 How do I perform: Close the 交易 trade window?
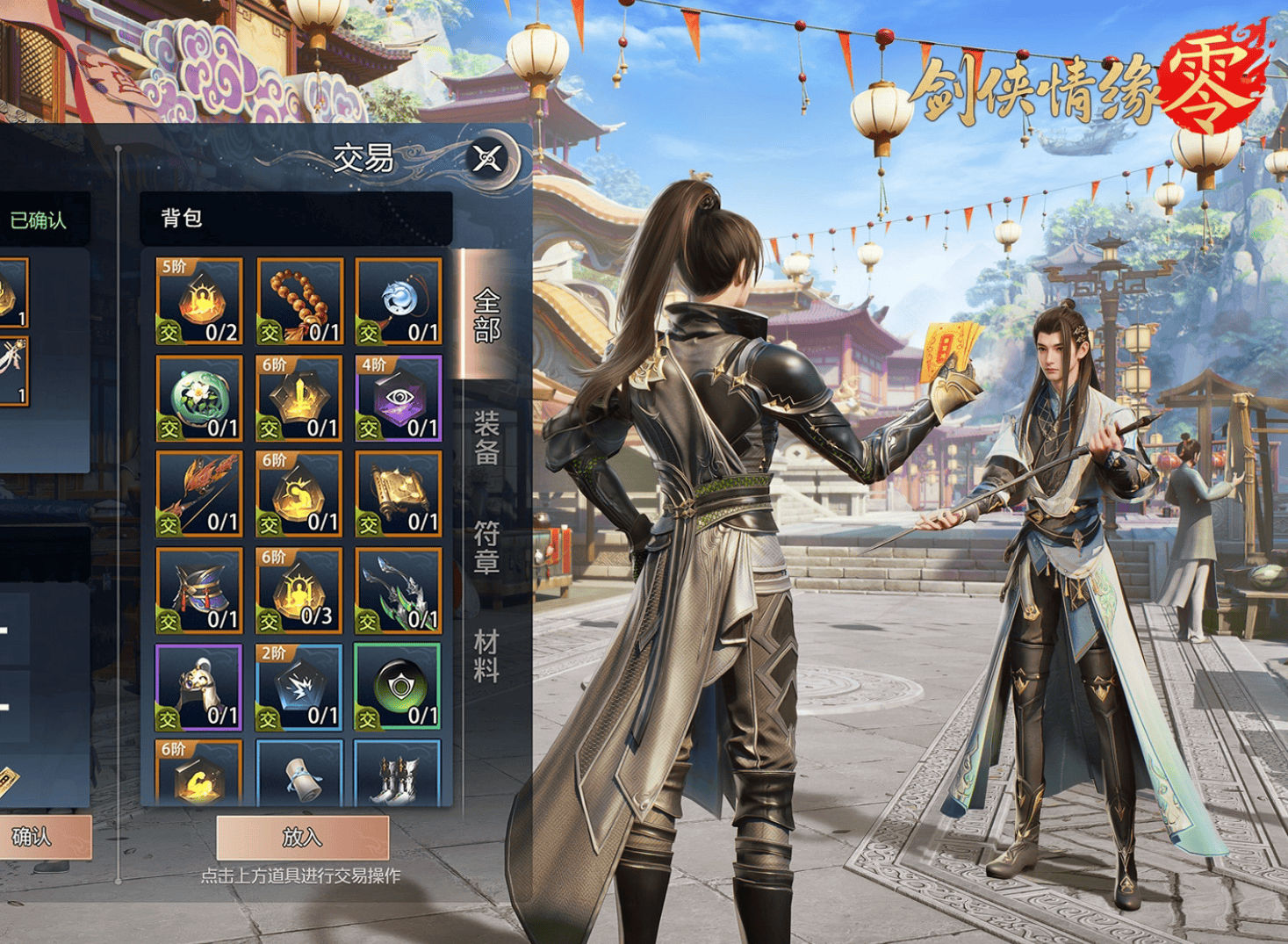tap(487, 159)
